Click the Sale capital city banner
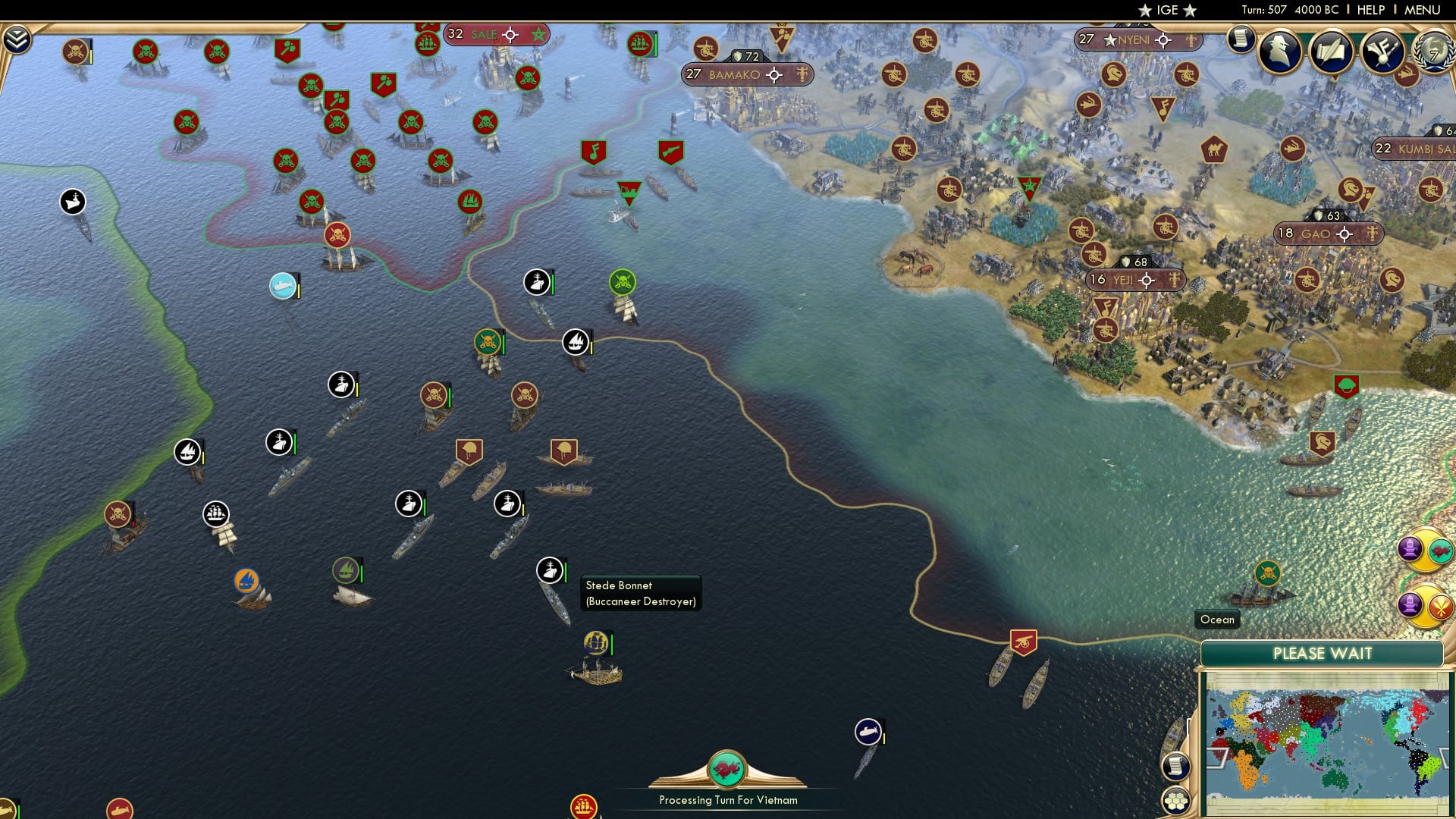The width and height of the screenshot is (1456, 819). 497,35
